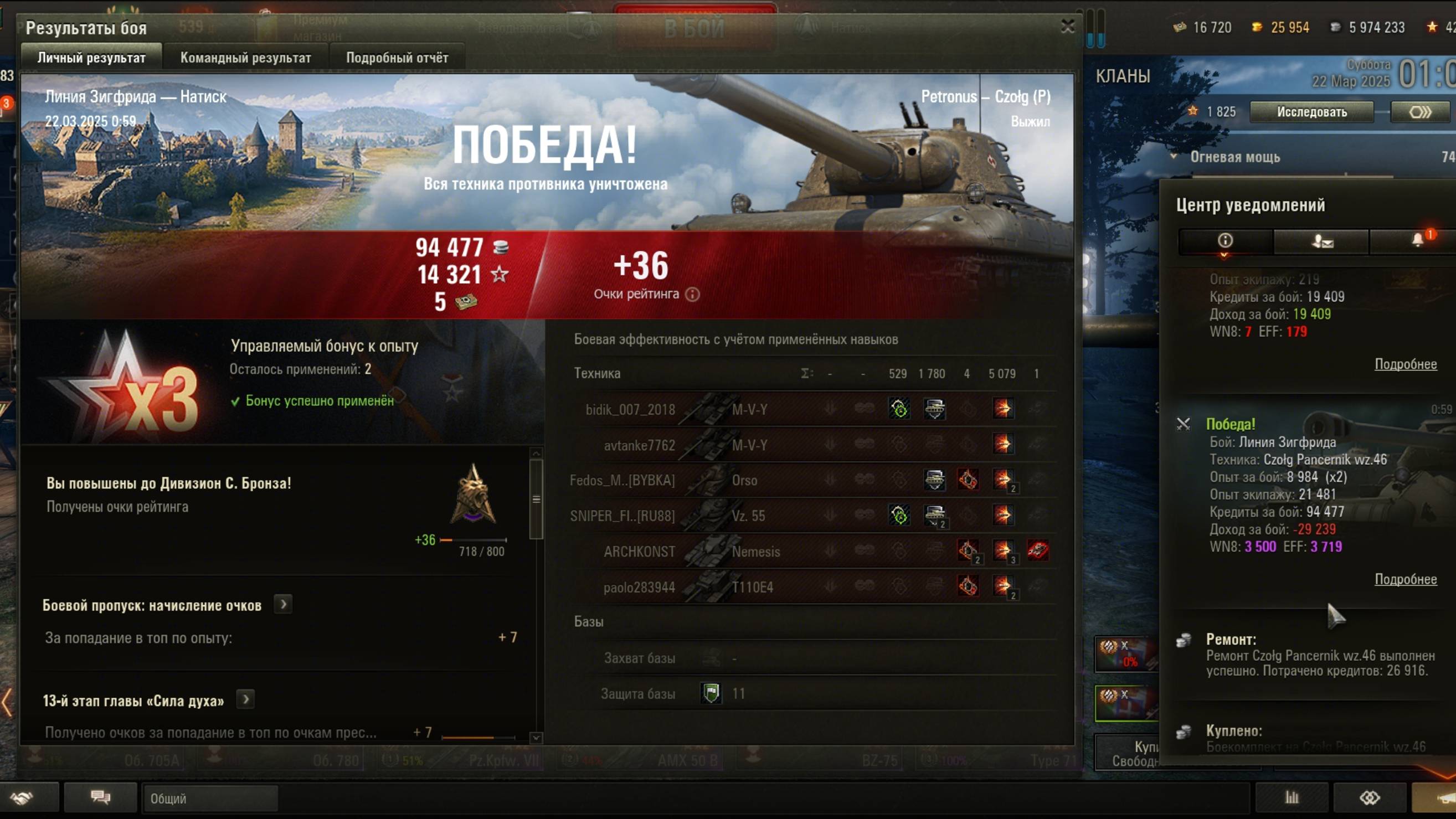The image size is (1456, 819).
Task: Select the Личный результат tab
Action: click(x=91, y=58)
